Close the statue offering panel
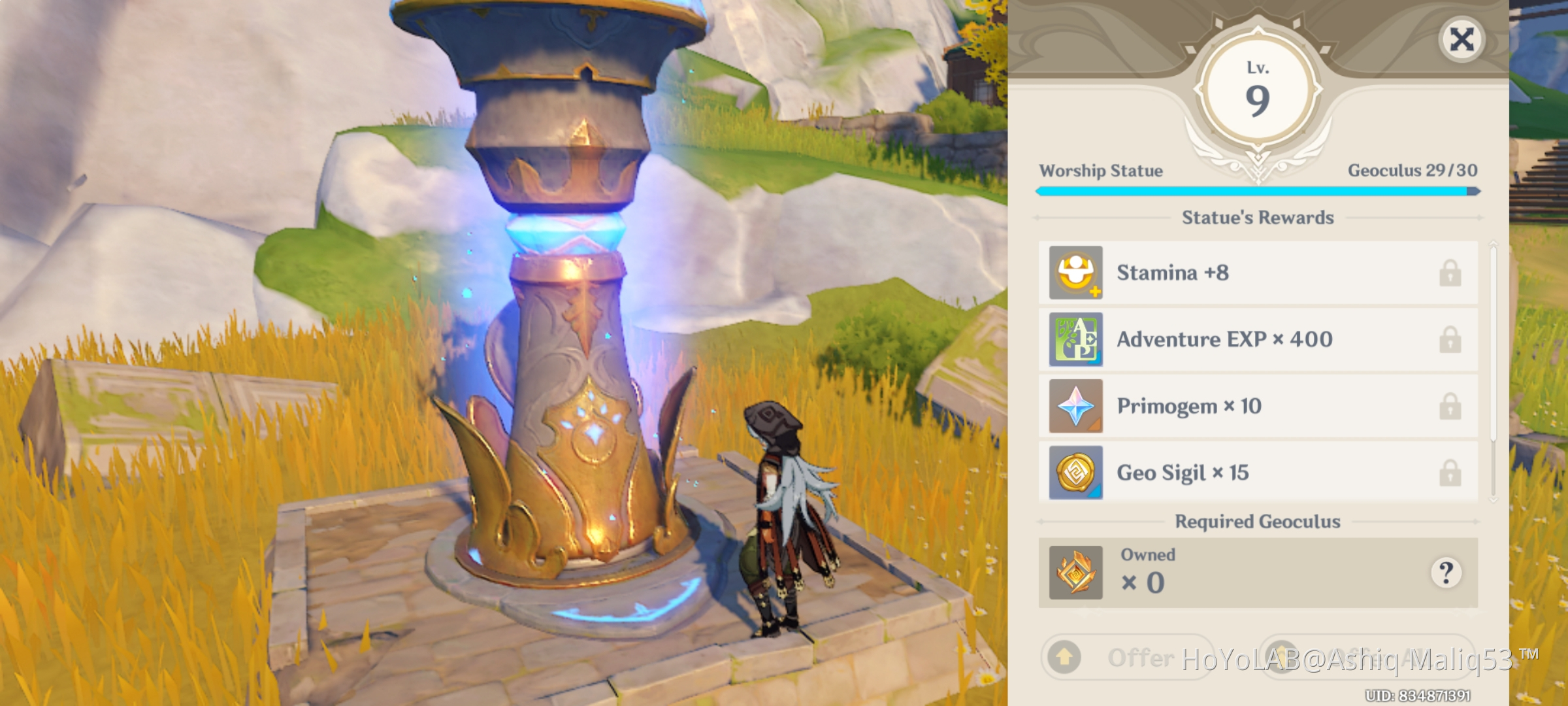This screenshot has height=706, width=1568. (1462, 39)
